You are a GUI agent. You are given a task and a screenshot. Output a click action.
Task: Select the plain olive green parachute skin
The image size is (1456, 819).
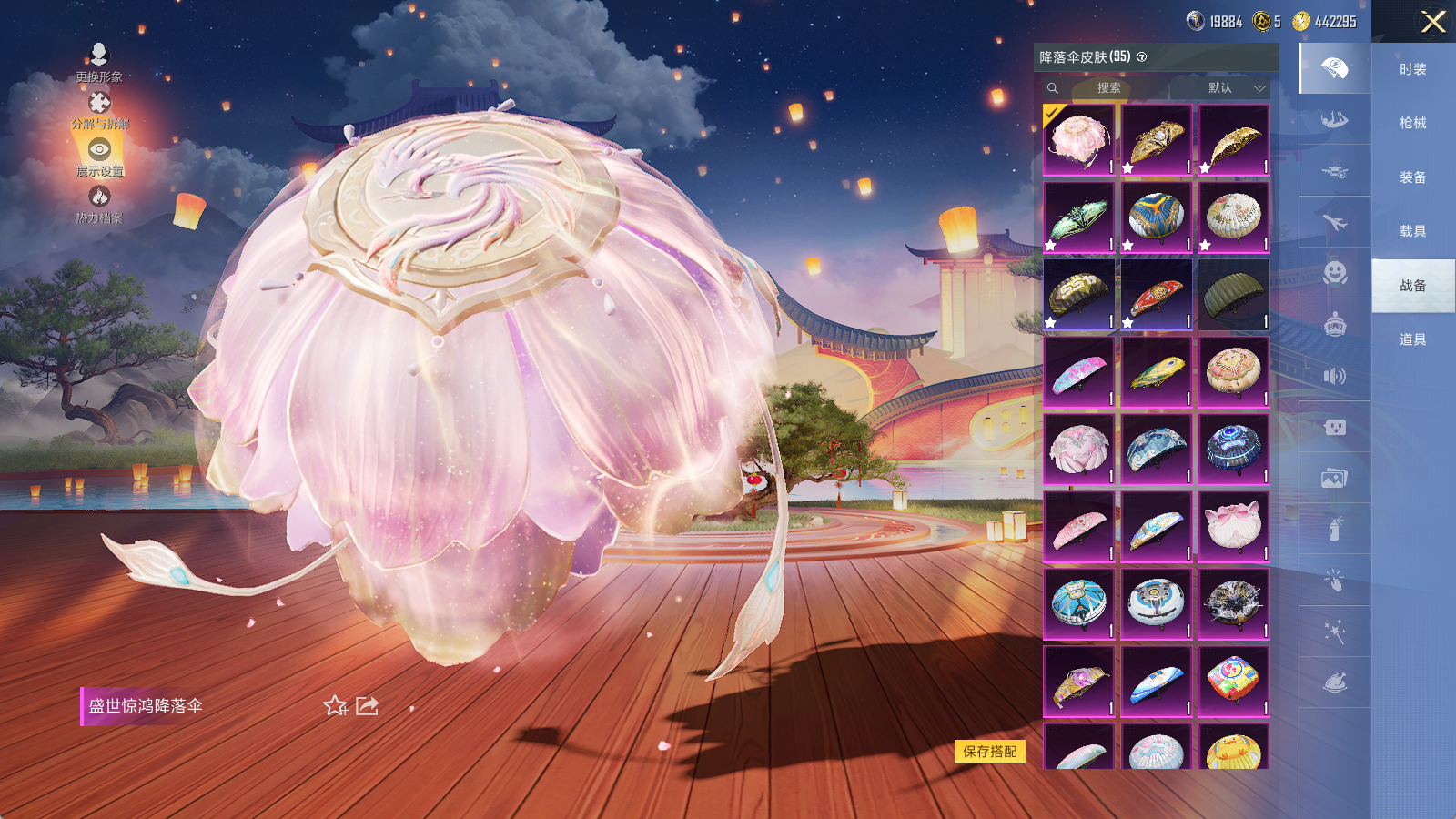click(x=1233, y=295)
